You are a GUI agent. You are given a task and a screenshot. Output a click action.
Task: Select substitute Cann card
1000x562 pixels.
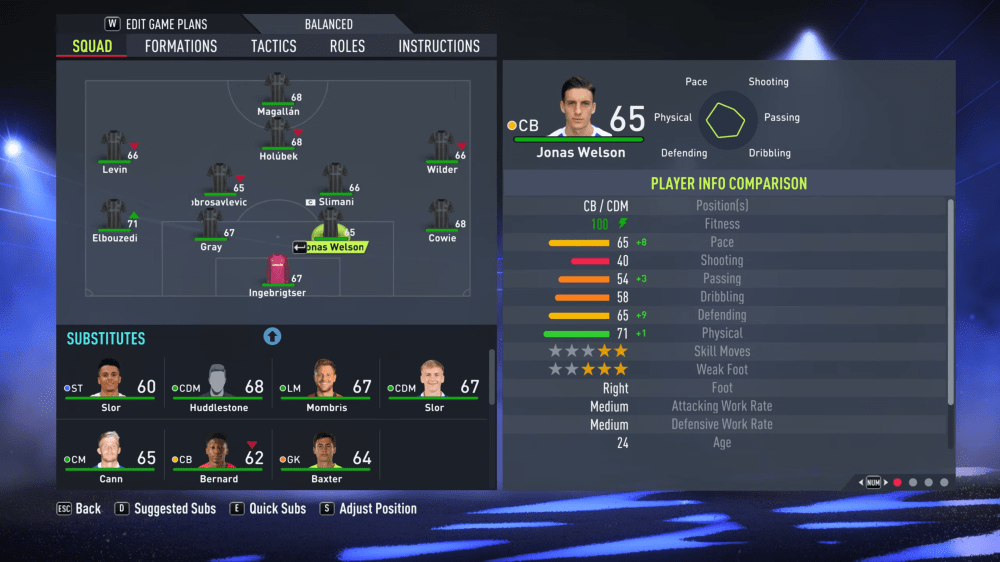pos(110,456)
